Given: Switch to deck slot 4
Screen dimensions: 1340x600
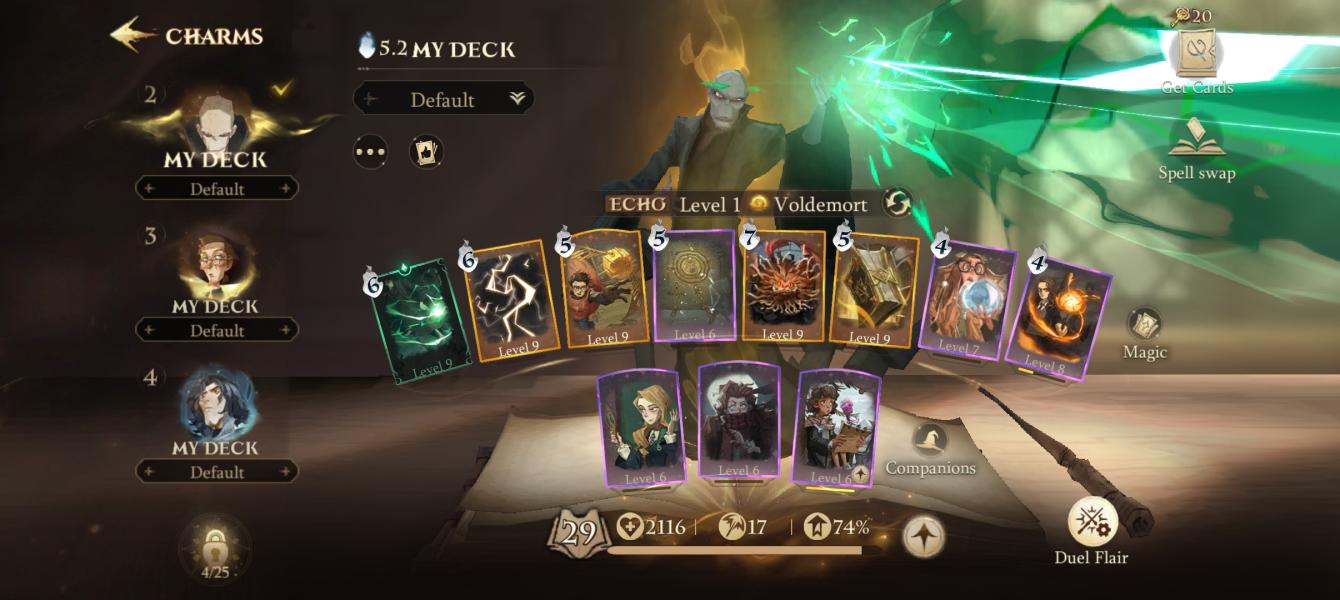Looking at the screenshot, I should (216, 412).
